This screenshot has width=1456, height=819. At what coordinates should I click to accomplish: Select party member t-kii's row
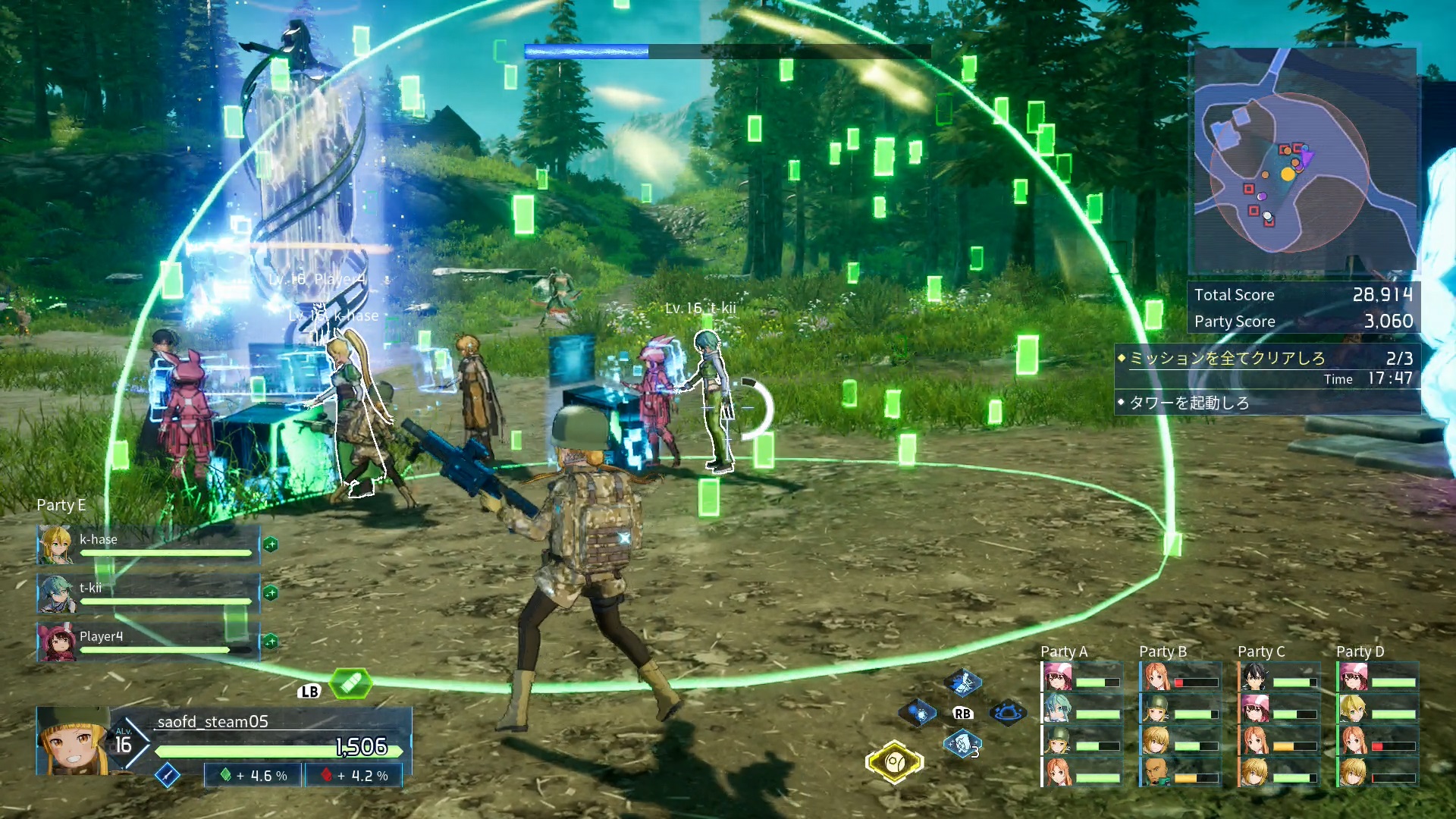[149, 593]
